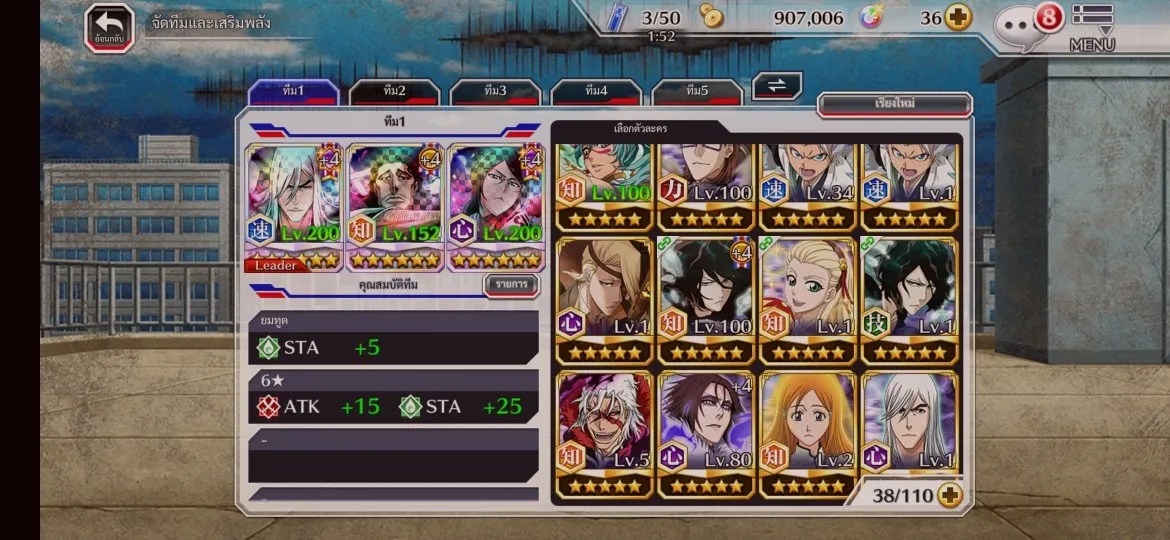Expand character storage with the 38/110 plus button

tap(949, 495)
